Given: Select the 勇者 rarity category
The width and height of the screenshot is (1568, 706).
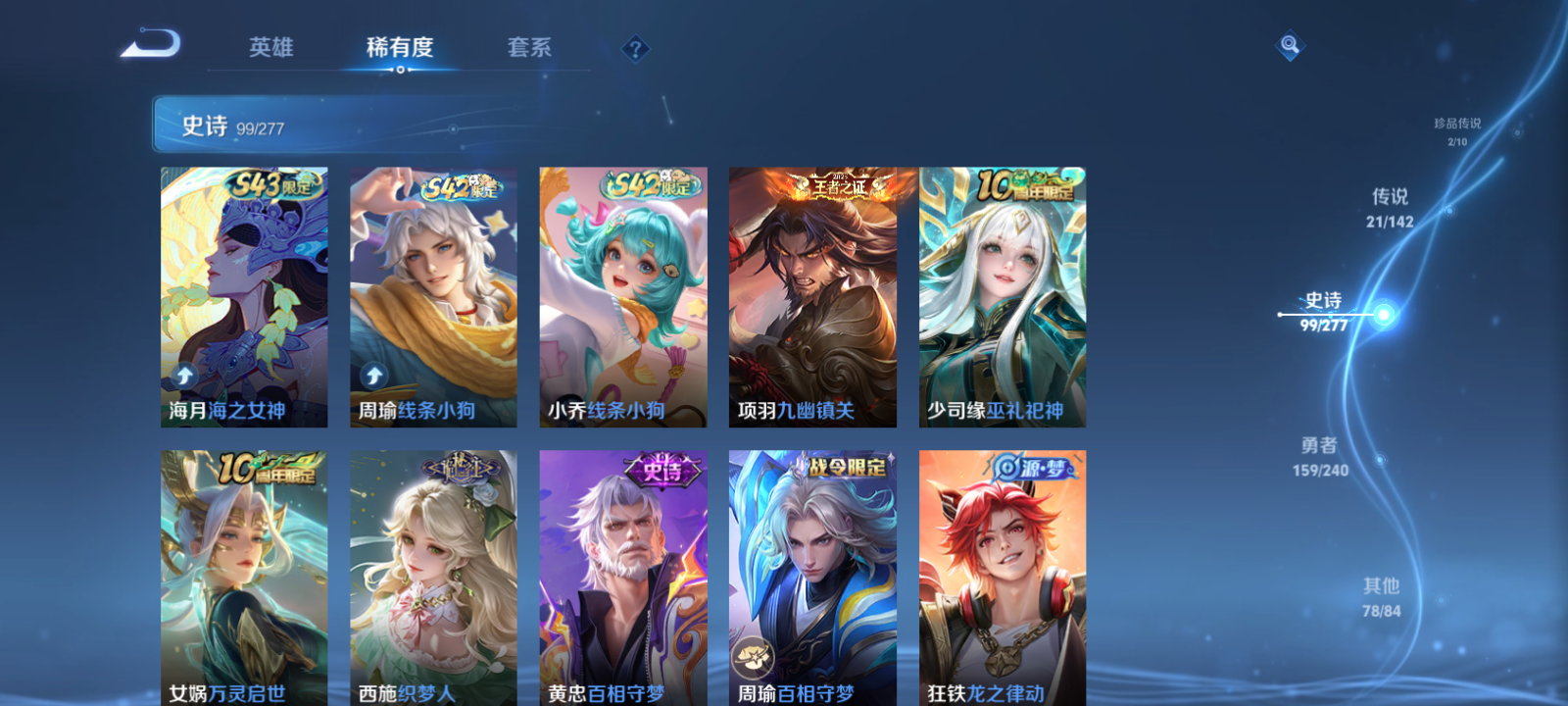Looking at the screenshot, I should pyautogui.click(x=1319, y=456).
